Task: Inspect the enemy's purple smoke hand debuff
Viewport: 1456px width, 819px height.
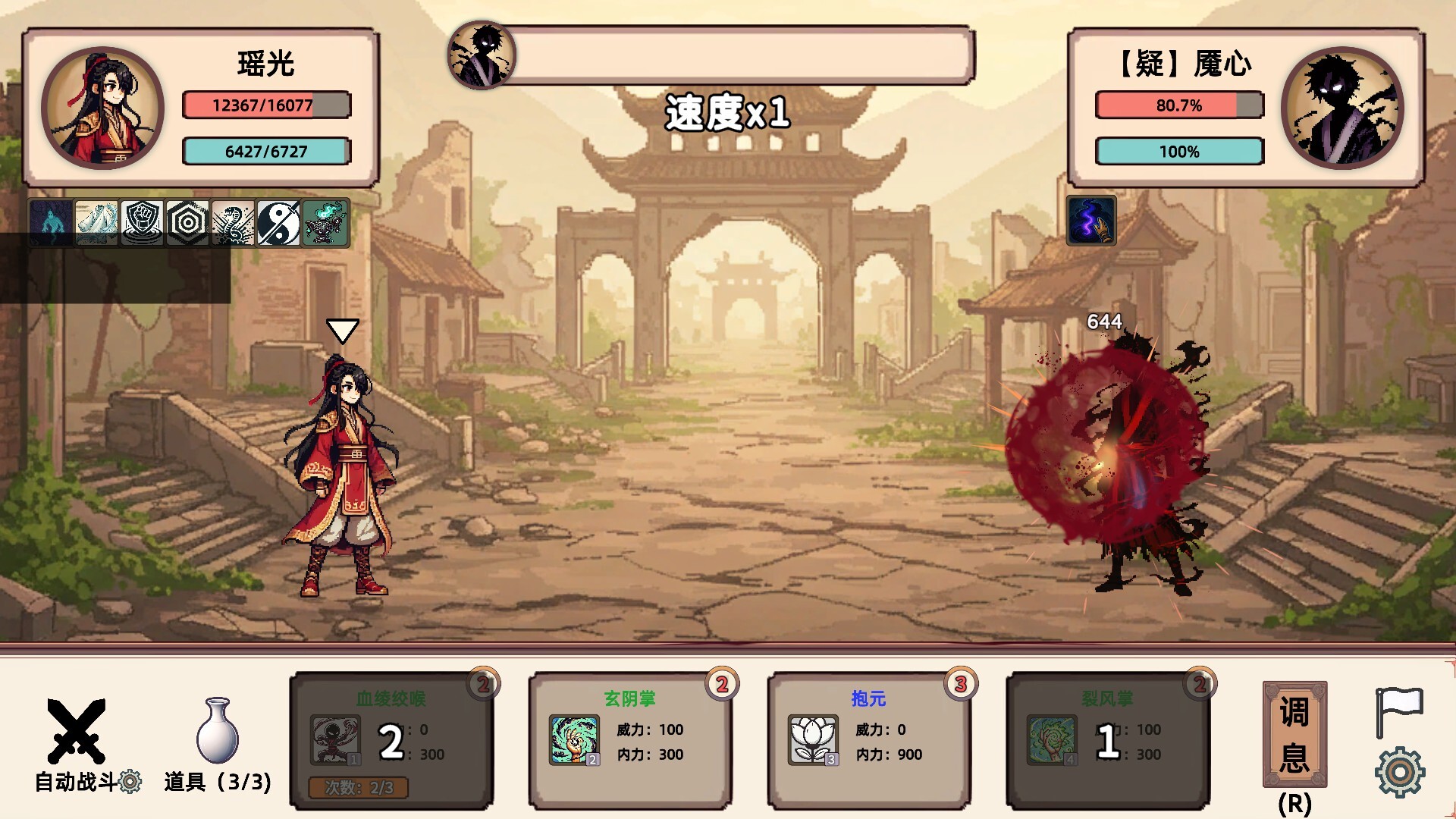Action: (1090, 221)
